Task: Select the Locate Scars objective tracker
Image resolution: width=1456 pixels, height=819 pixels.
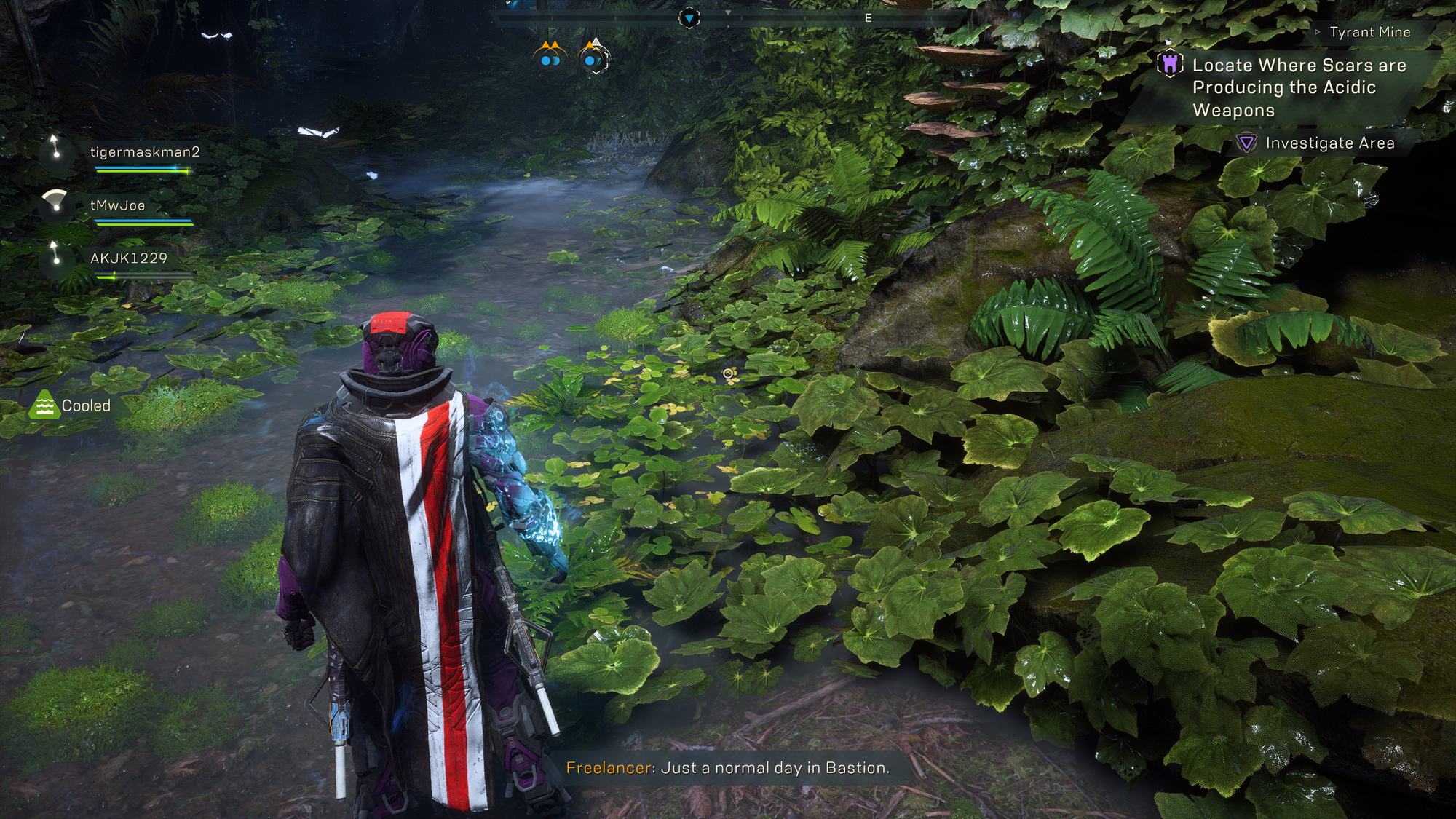Action: click(1298, 87)
